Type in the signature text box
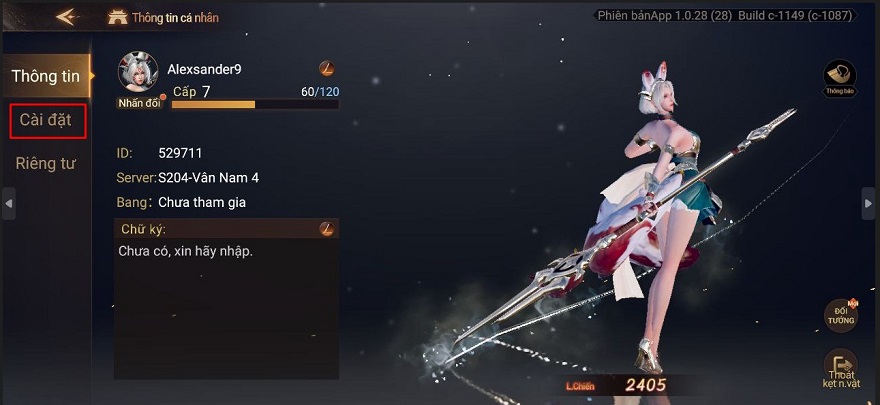Viewport: 880px width, 405px height. pos(226,300)
